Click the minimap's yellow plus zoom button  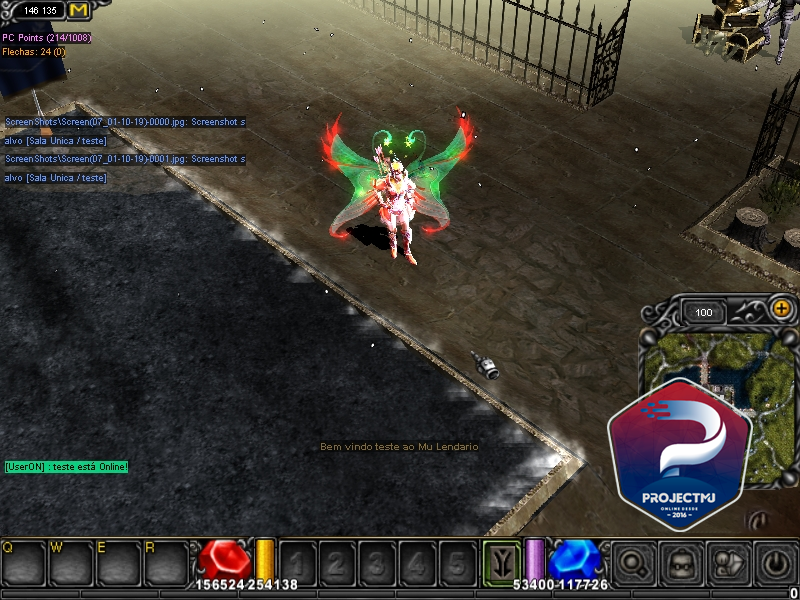point(781,310)
